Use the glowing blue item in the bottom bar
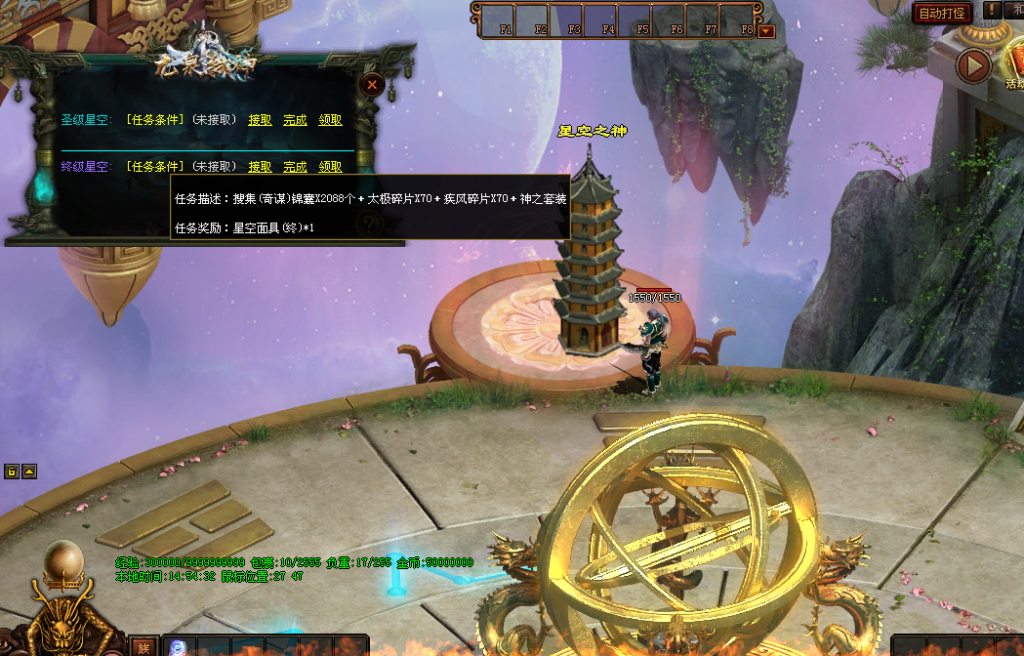The image size is (1024, 656). point(178,647)
